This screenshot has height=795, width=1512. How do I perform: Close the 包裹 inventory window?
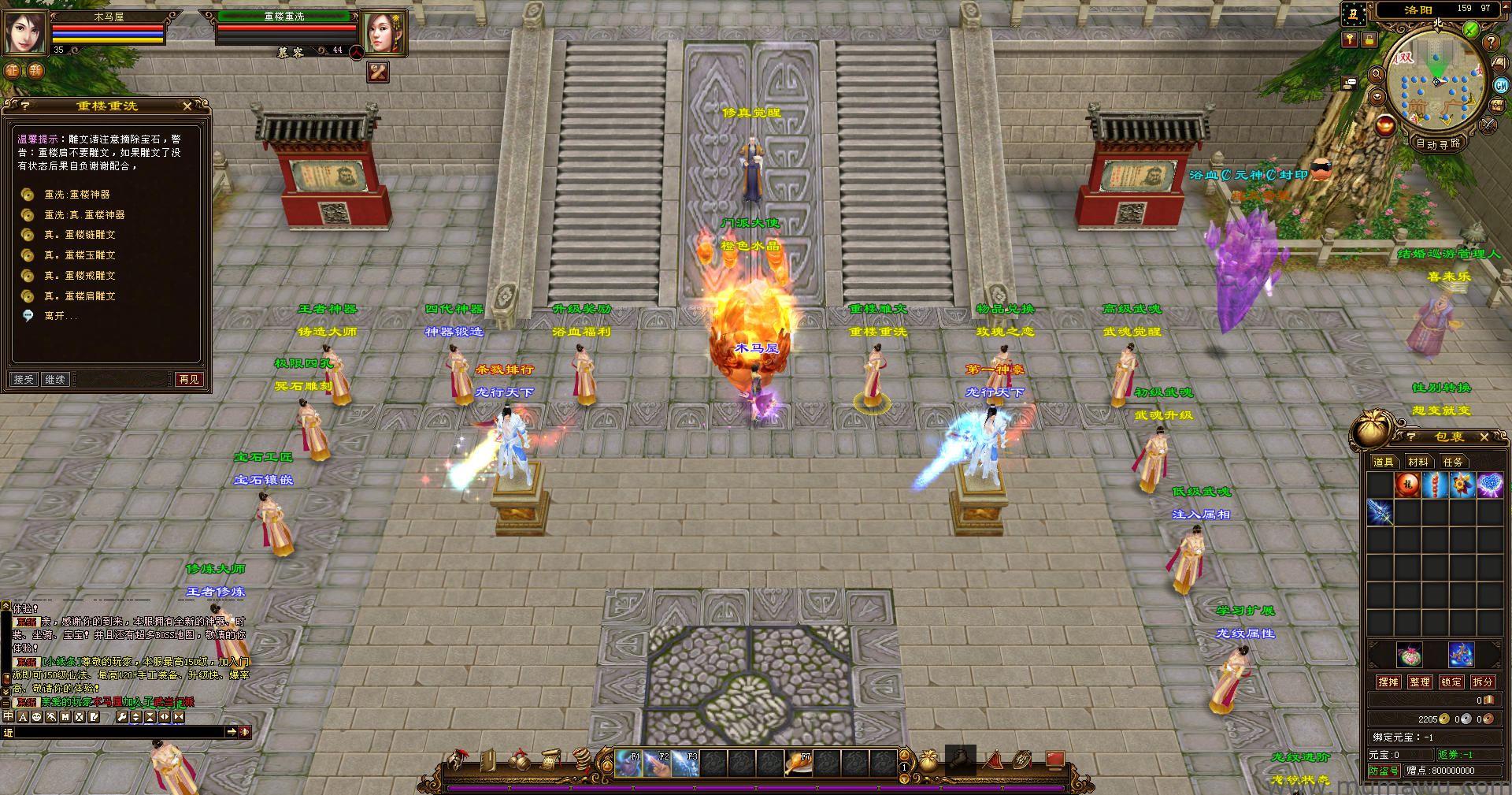point(1484,437)
